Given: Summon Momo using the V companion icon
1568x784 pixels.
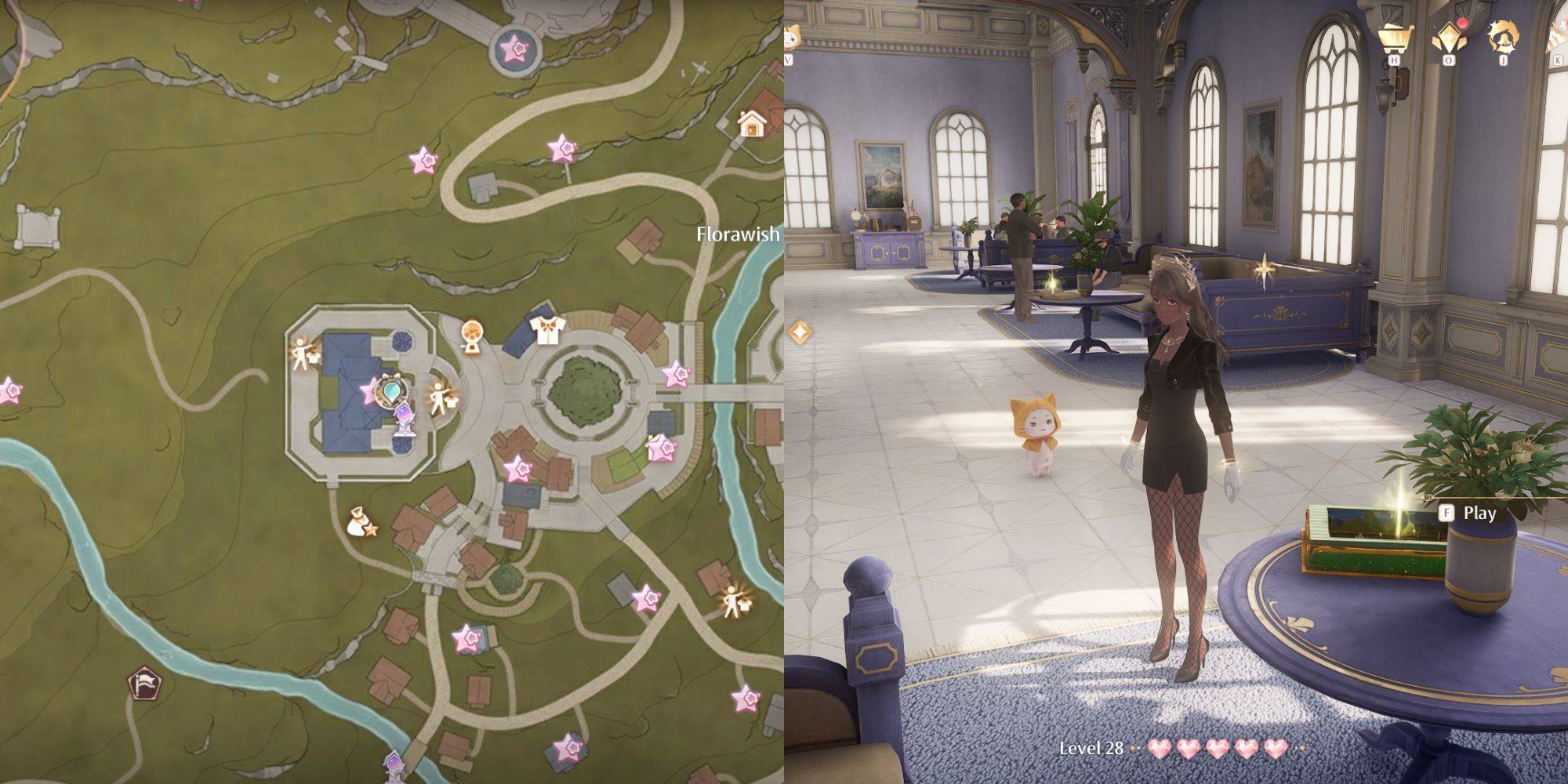Looking at the screenshot, I should pos(790,35).
